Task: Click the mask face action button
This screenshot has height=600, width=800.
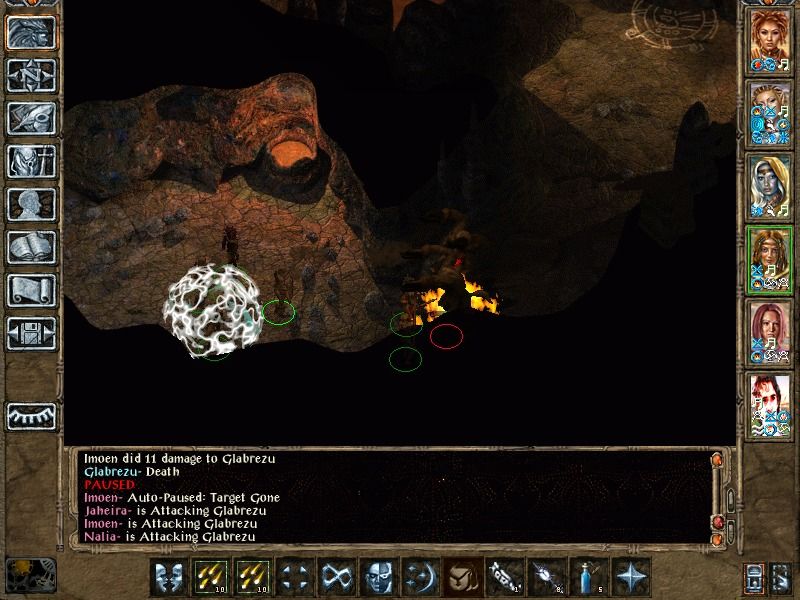Action: click(x=377, y=577)
